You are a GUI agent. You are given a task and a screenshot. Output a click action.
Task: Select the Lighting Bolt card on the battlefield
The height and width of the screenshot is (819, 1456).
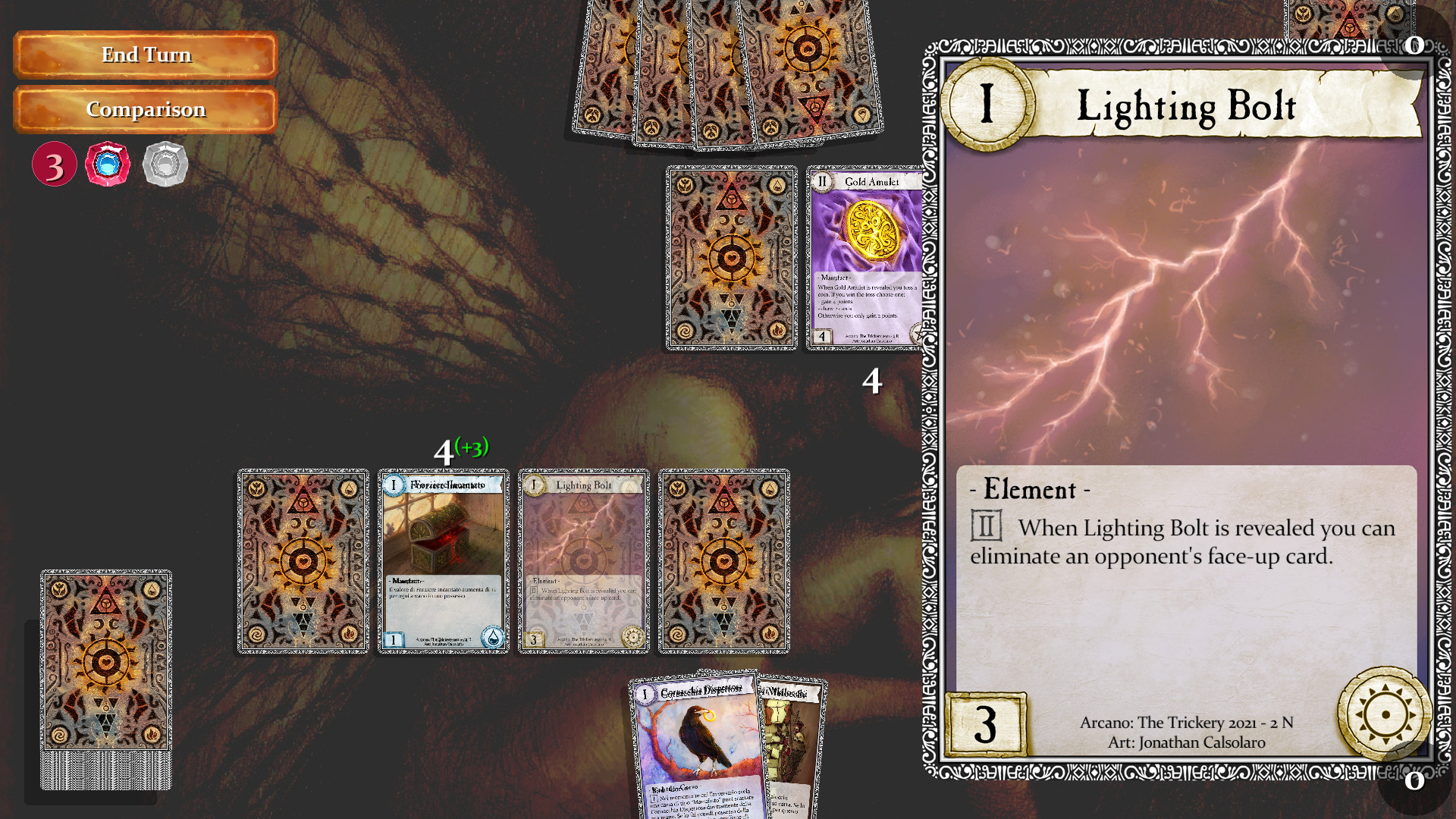tap(585, 561)
